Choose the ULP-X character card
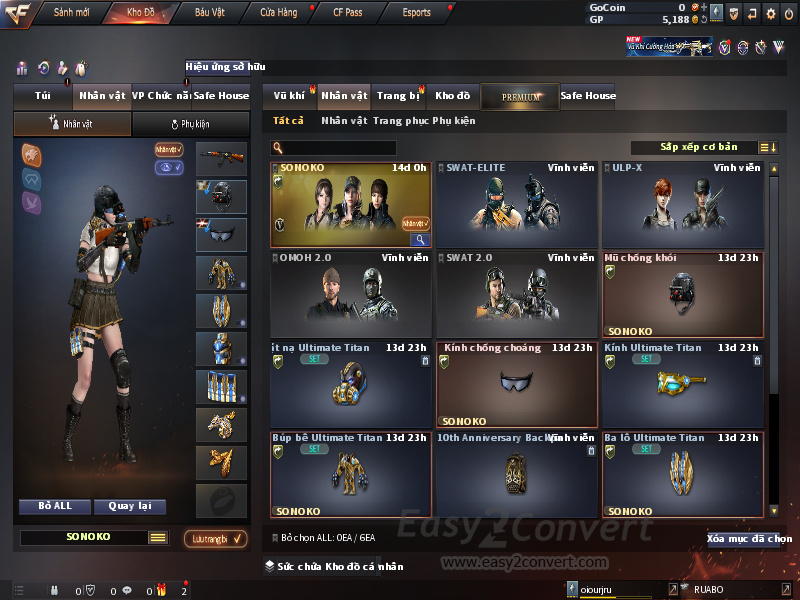 pos(682,205)
